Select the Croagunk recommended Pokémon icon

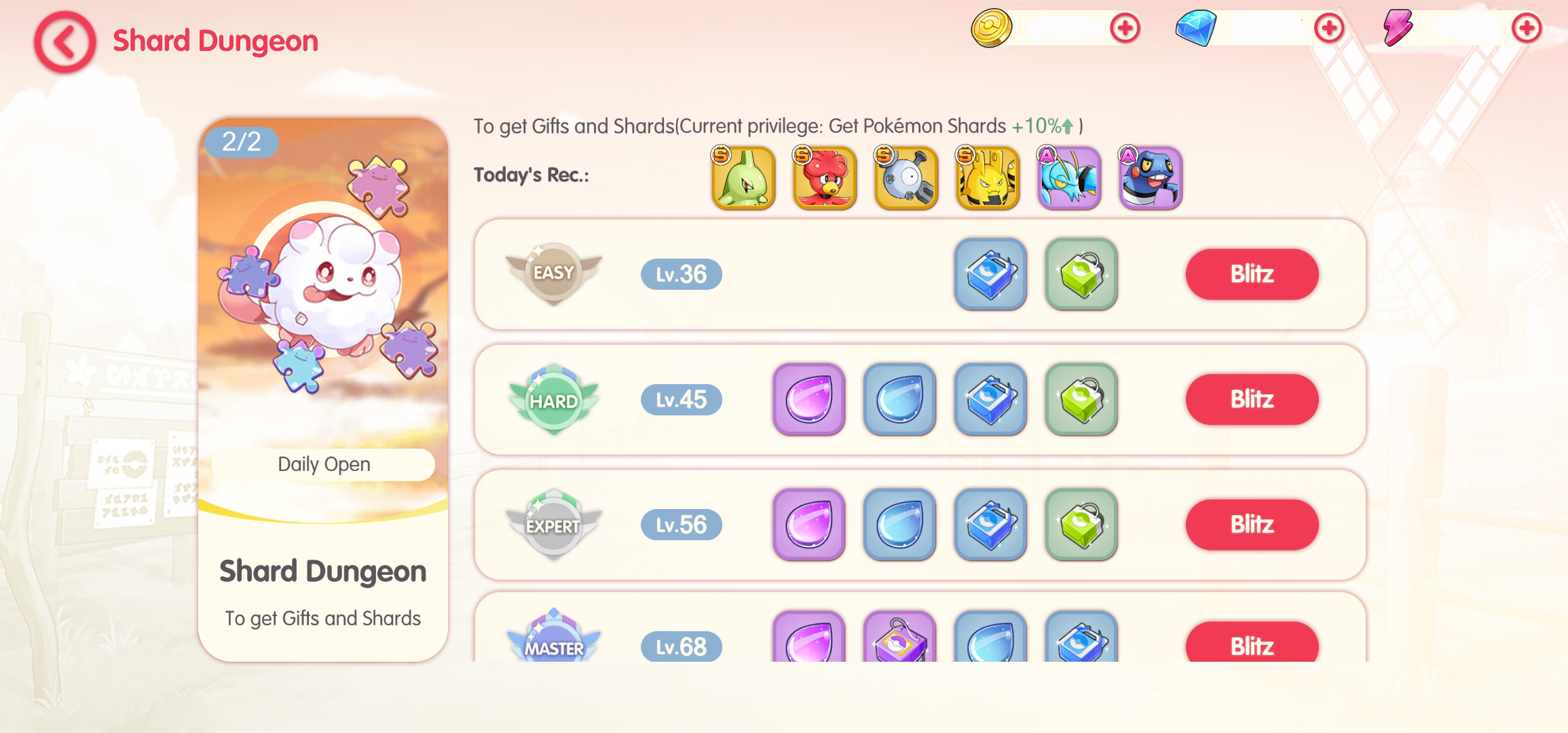tap(1151, 178)
